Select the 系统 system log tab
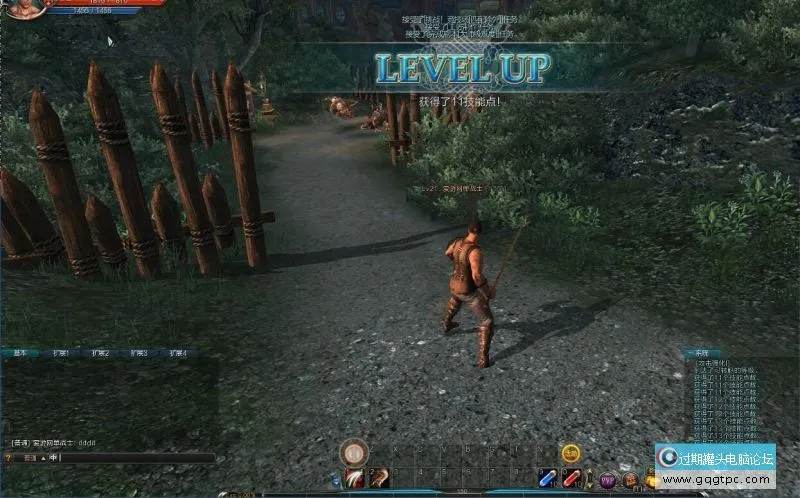Screen dimensions: 800x498 [x=700, y=353]
